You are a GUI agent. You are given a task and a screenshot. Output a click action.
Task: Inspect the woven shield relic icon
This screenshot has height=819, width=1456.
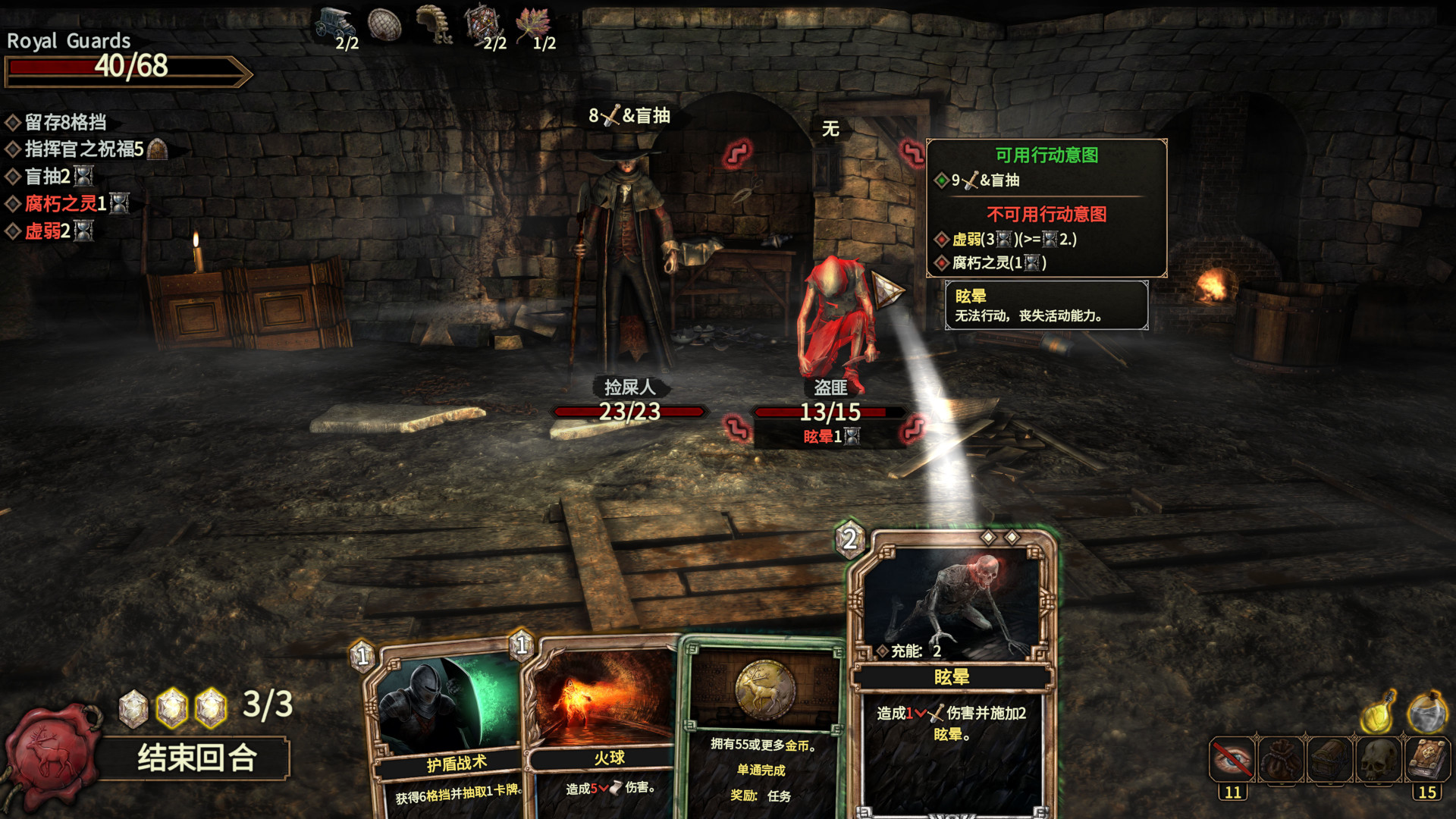(384, 24)
